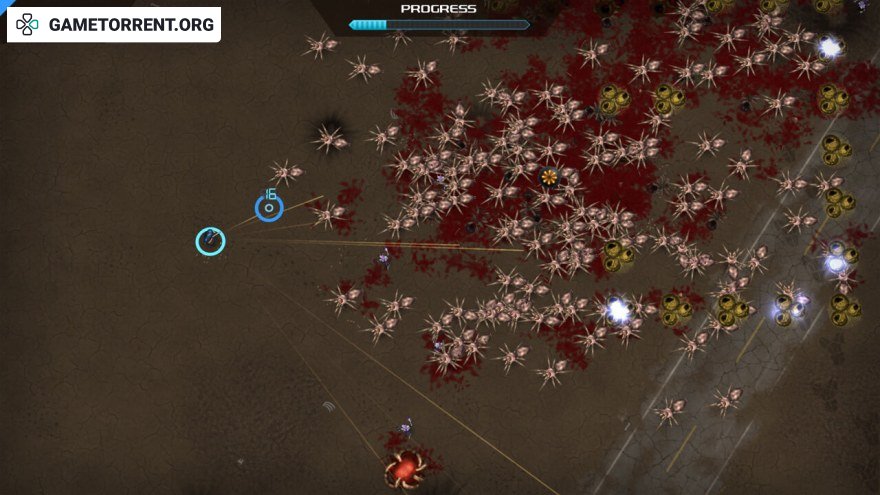This screenshot has width=880, height=495.
Task: Click the GAMETORRENT.ORG watermark logo
Action: tap(113, 25)
